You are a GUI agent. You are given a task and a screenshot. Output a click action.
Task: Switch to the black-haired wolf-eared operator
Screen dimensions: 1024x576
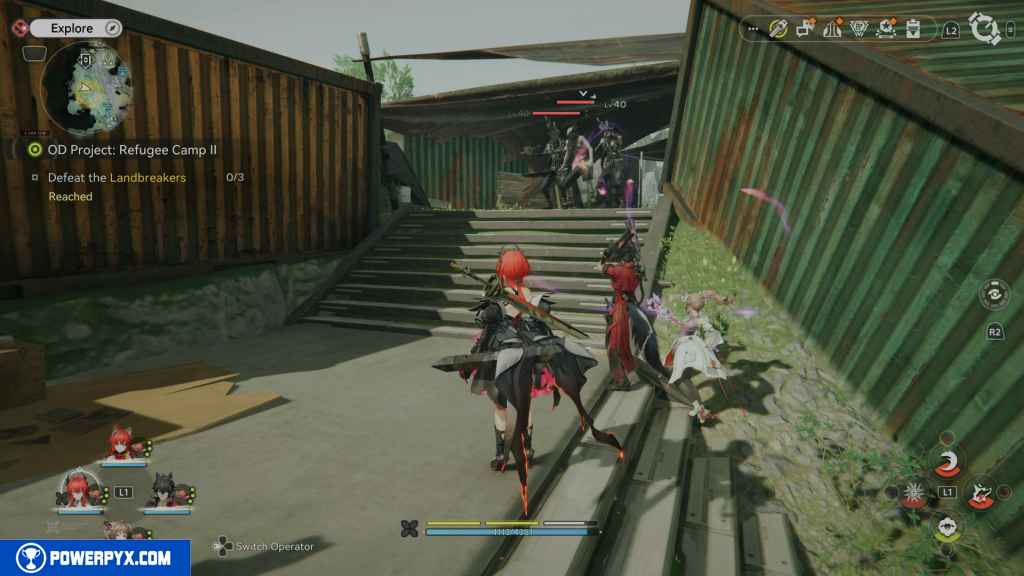click(163, 489)
